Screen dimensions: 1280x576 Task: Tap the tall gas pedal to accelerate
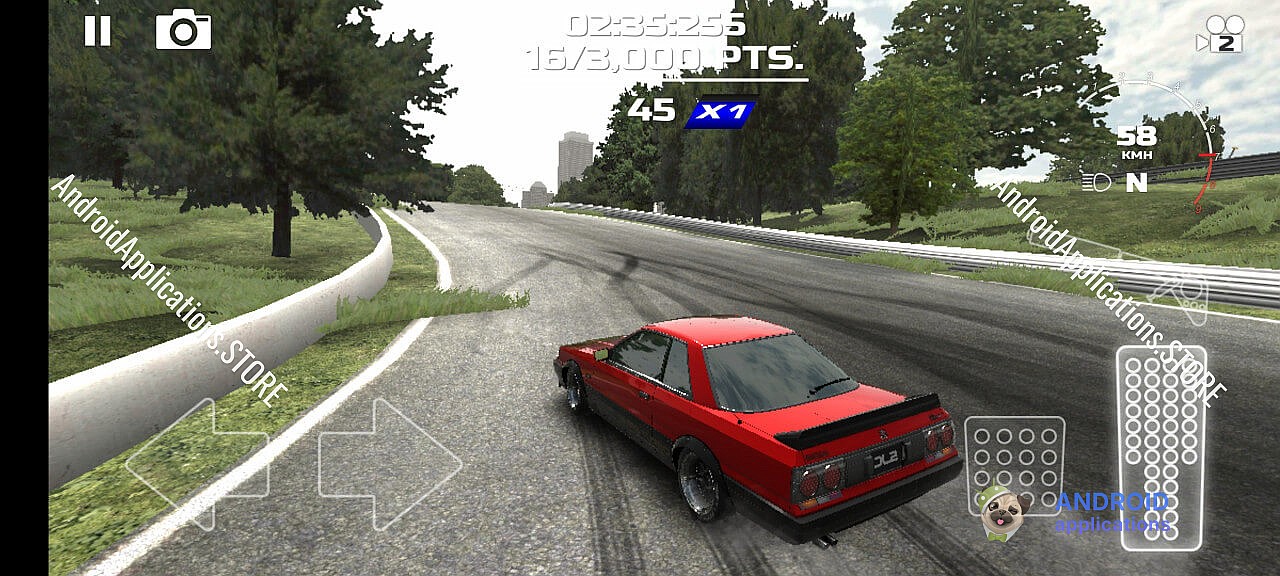coord(1161,446)
